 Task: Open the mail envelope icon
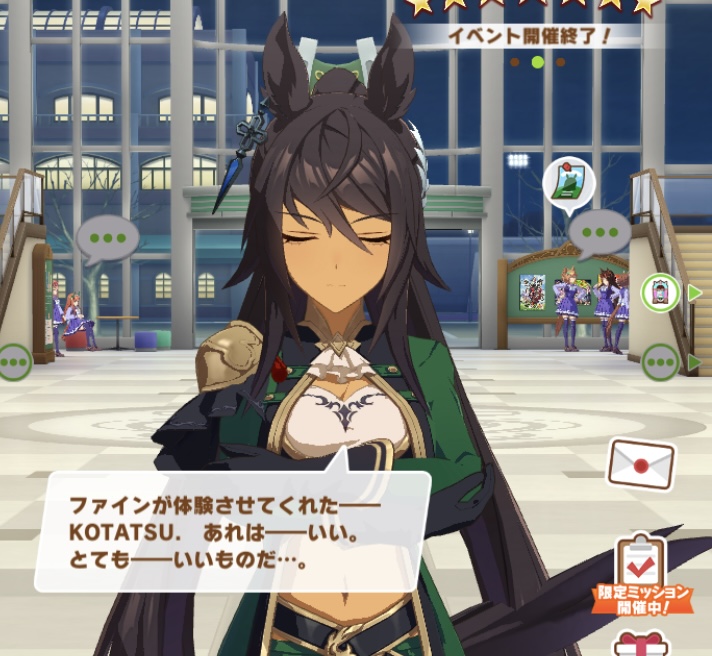point(641,463)
